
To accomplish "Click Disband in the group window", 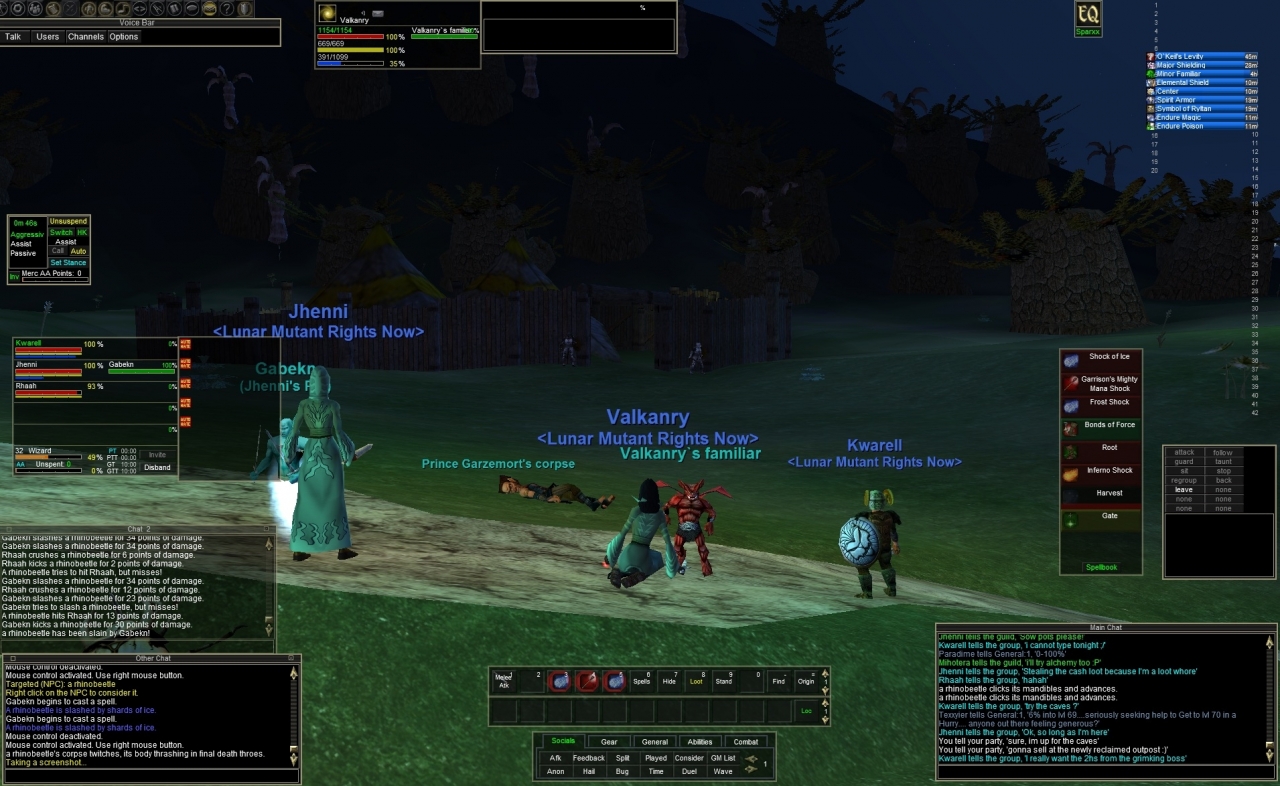I will click(157, 467).
